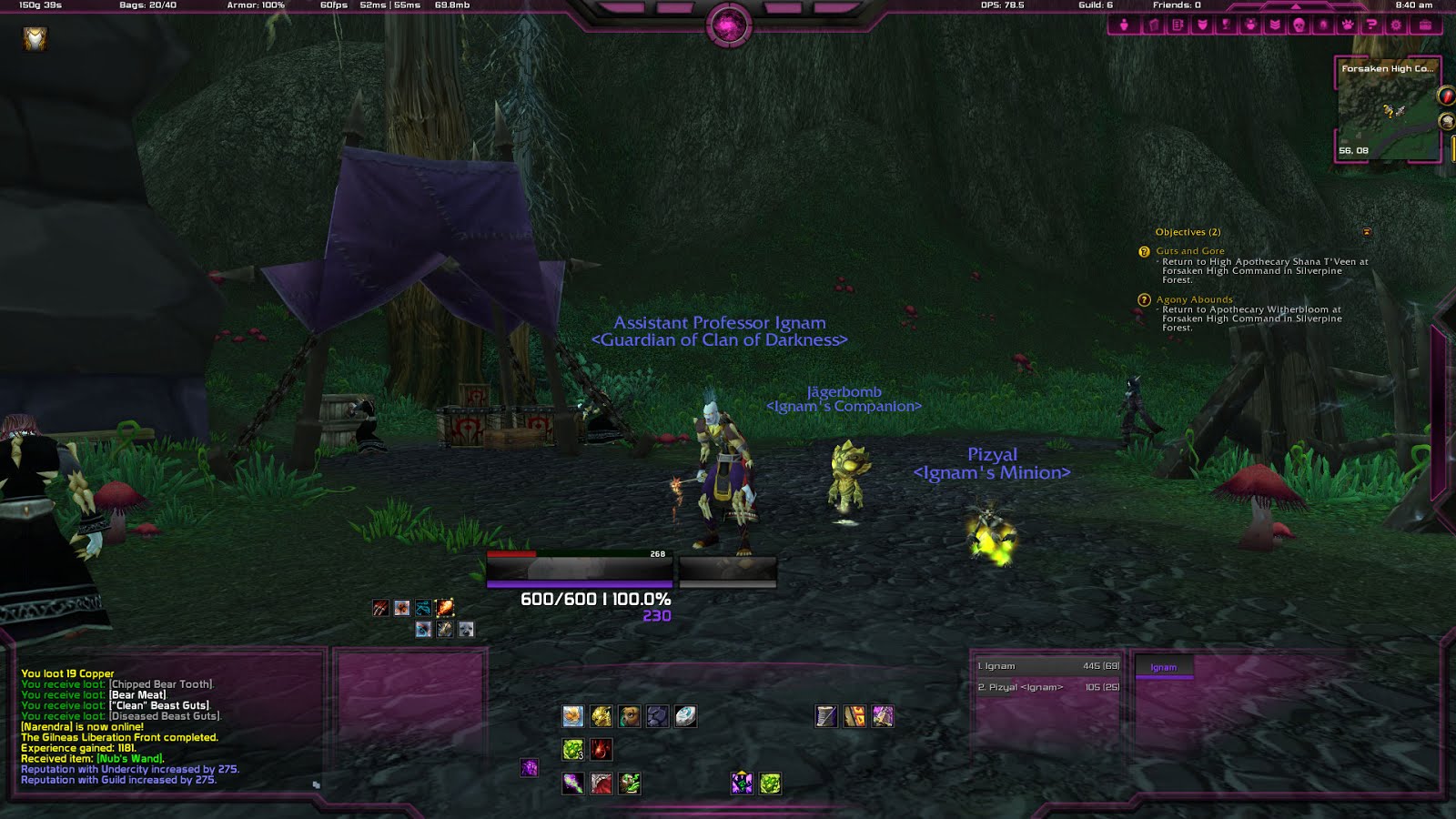Use the green item with stack count 3
Viewport: 1456px width, 819px height.
coord(572,750)
